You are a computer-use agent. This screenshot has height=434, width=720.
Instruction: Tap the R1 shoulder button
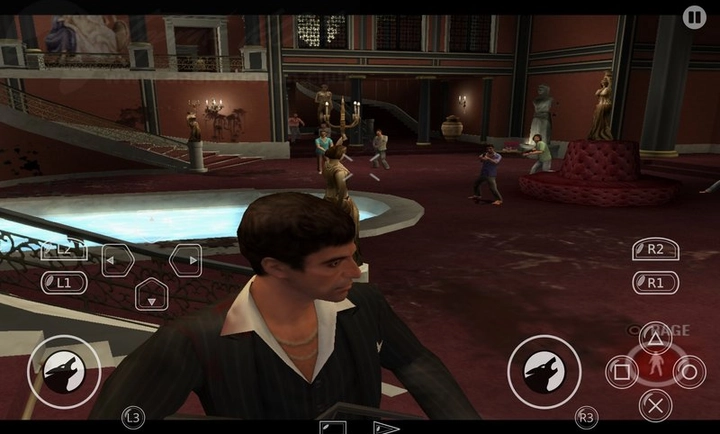(655, 283)
